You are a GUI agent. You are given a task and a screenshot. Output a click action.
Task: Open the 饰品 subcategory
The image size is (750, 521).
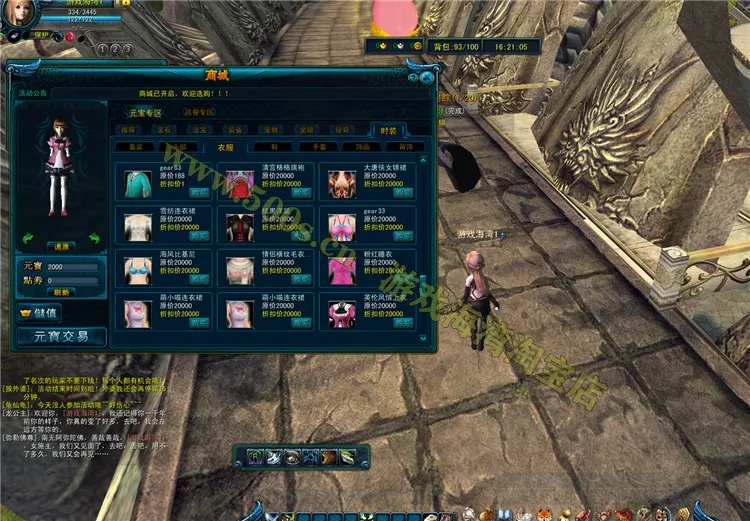click(x=363, y=147)
